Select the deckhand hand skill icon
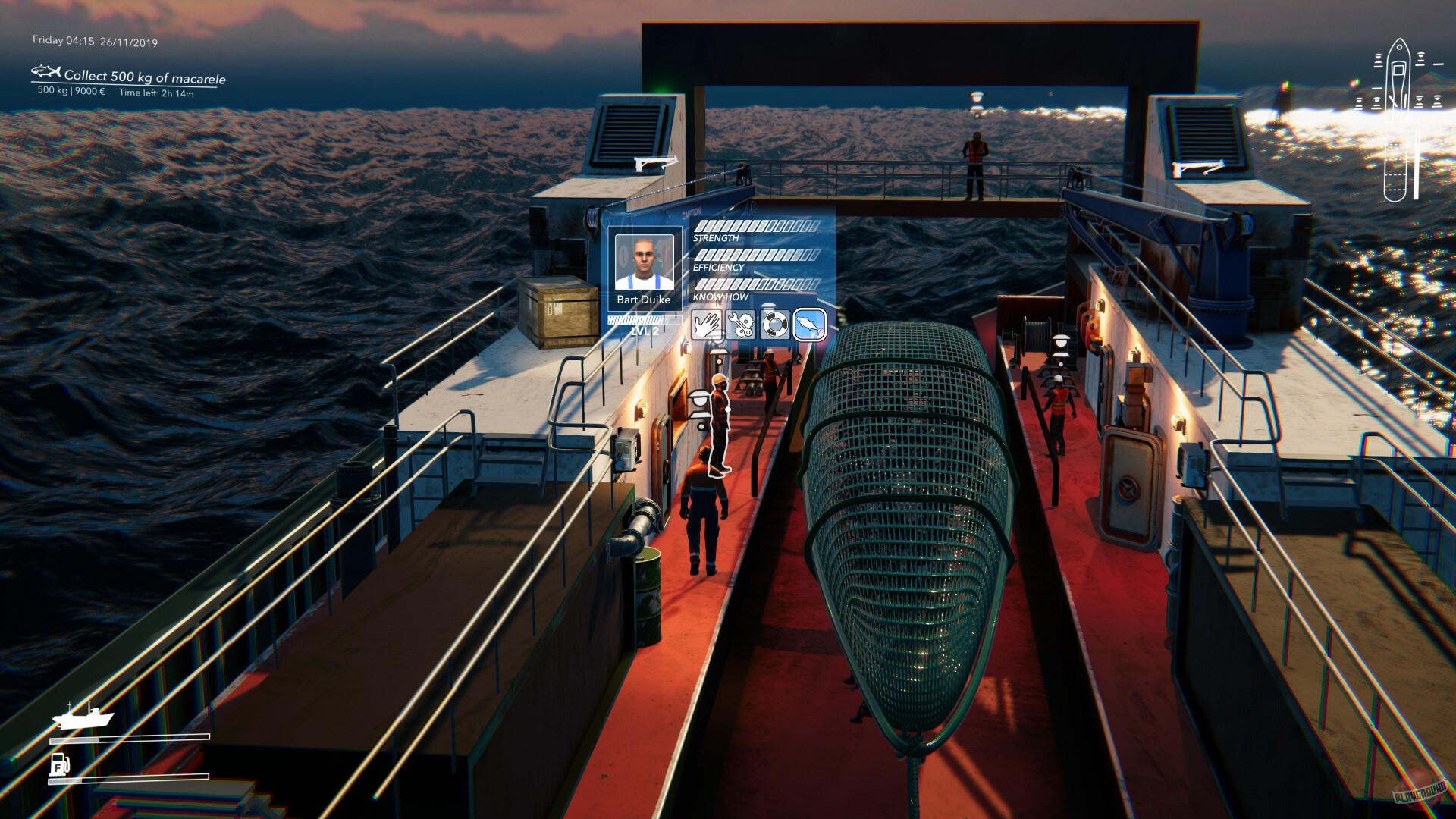 tap(708, 324)
